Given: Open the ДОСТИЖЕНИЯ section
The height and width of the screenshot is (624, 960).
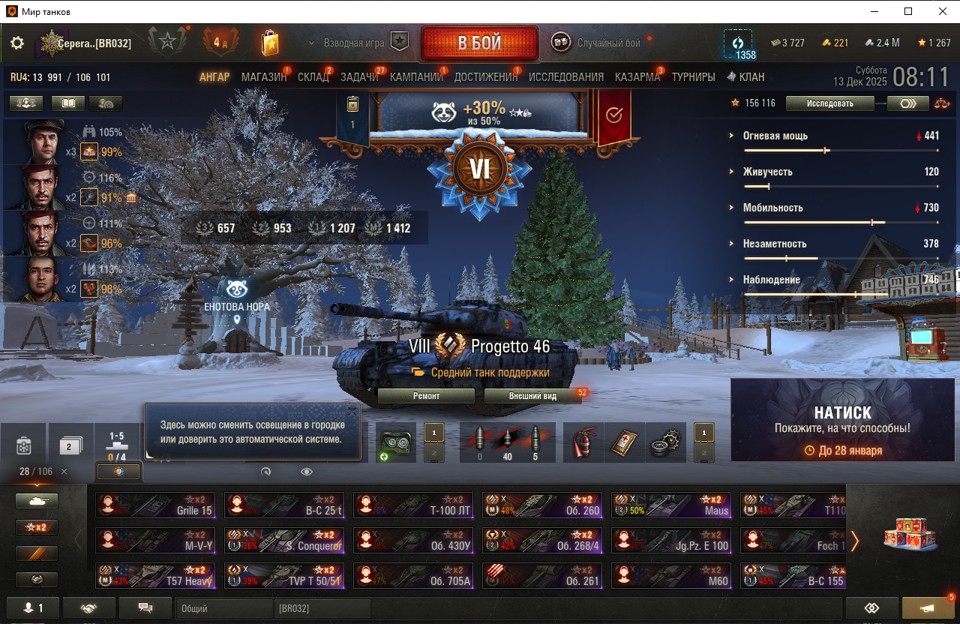Looking at the screenshot, I should [486, 77].
